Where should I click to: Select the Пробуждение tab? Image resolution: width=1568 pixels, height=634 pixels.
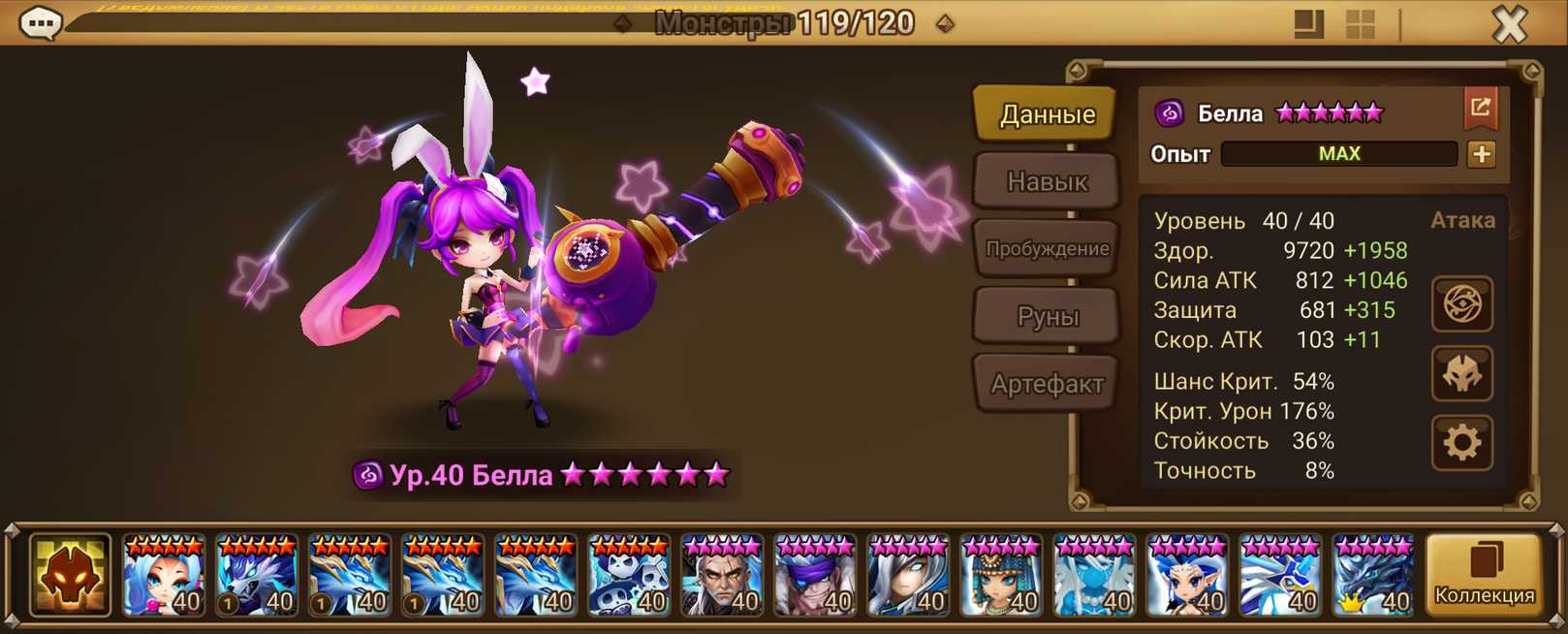pos(1047,249)
